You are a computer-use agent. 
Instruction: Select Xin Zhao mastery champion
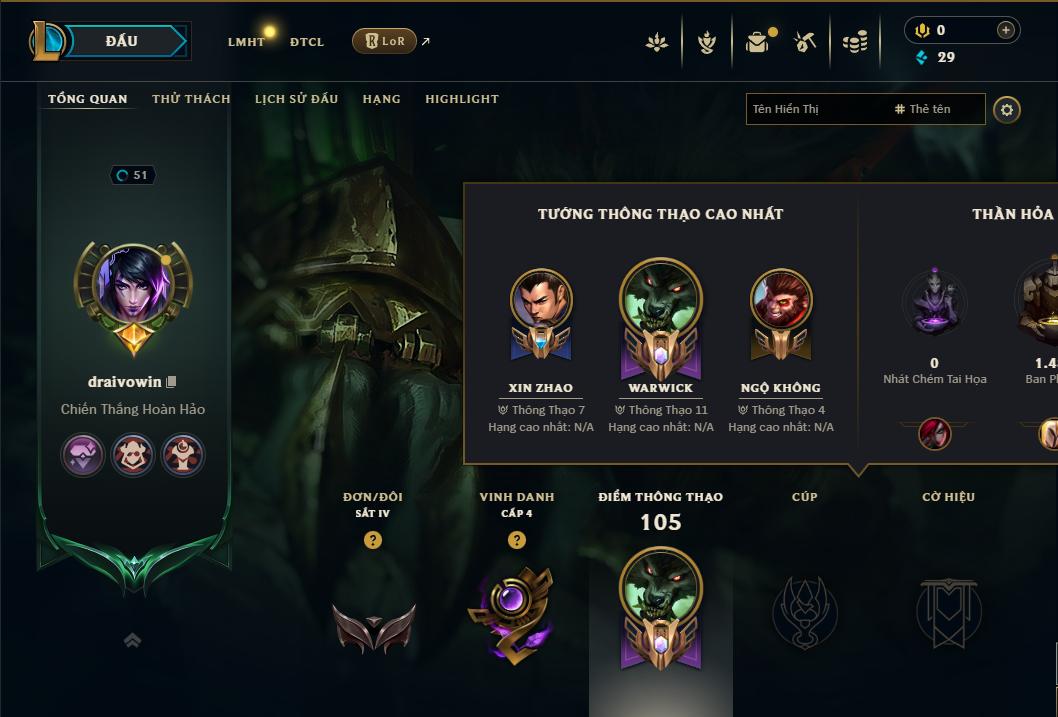[541, 312]
